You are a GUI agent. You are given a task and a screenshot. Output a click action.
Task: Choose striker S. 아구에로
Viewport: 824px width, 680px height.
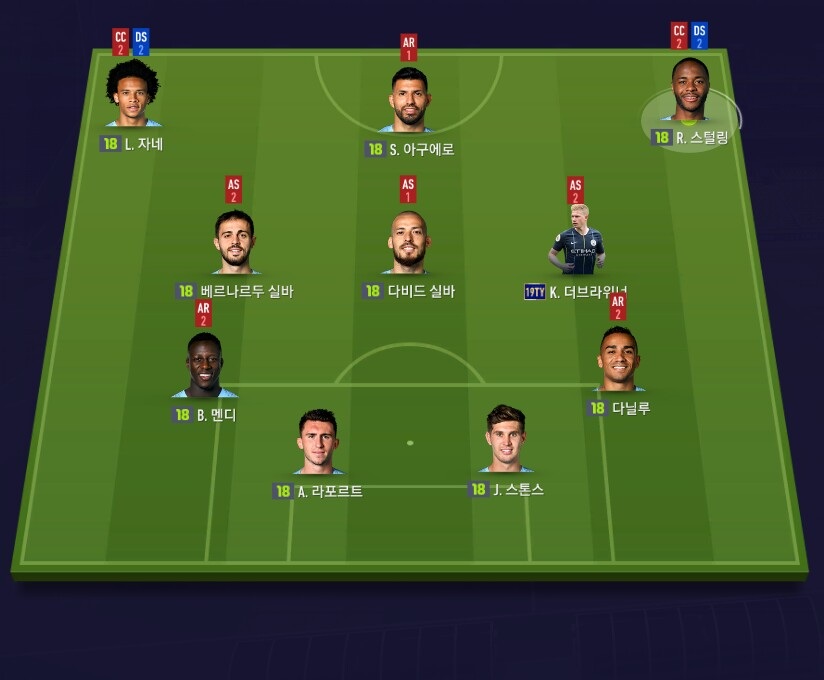point(408,101)
